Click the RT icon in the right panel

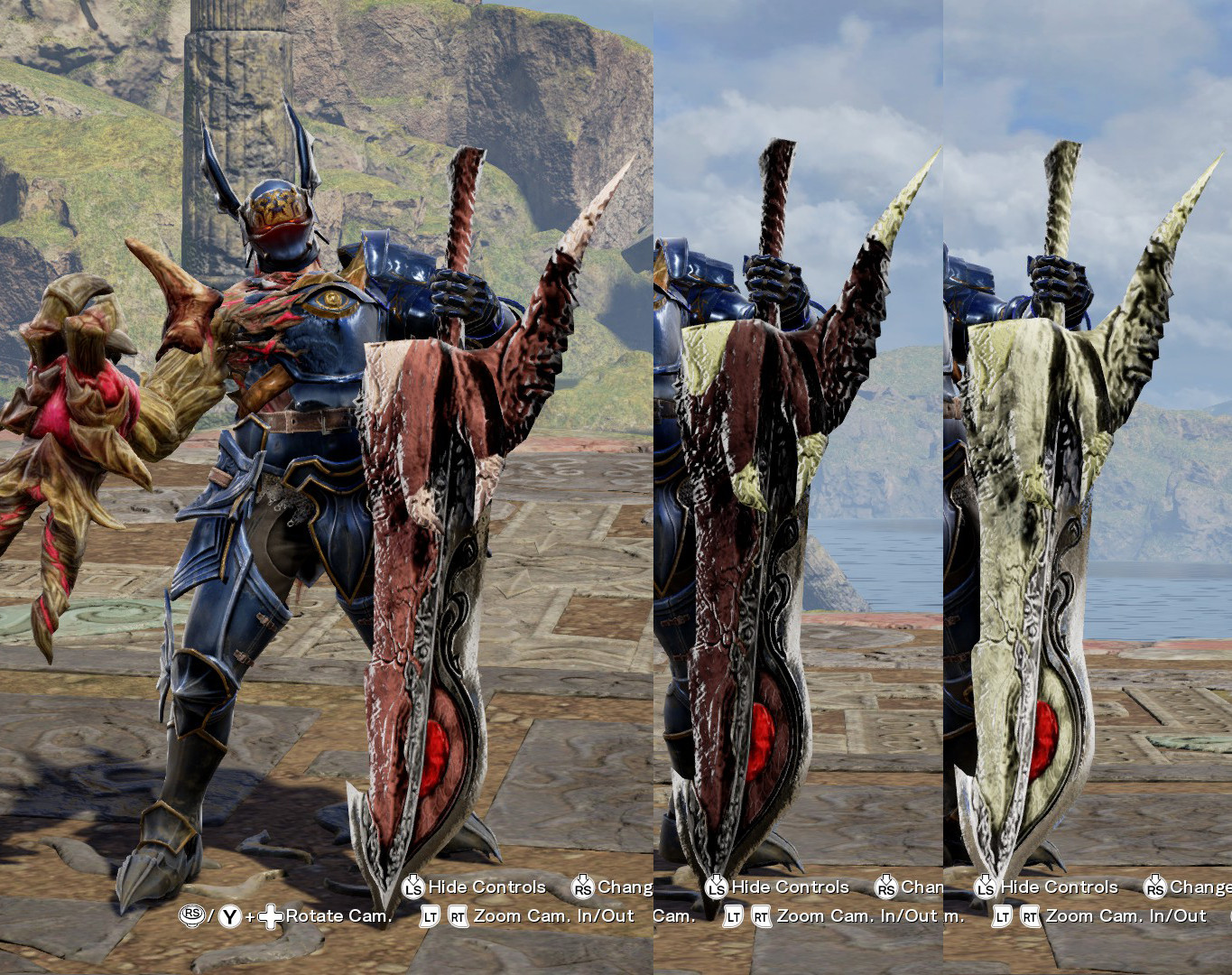[1029, 915]
